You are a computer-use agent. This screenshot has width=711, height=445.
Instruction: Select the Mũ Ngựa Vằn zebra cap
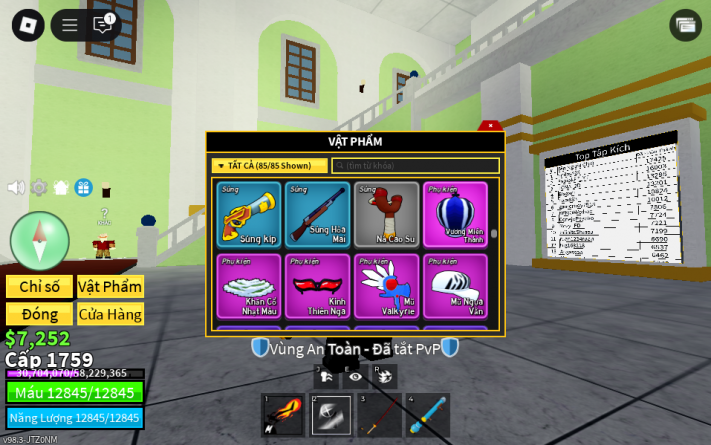[x=455, y=286]
